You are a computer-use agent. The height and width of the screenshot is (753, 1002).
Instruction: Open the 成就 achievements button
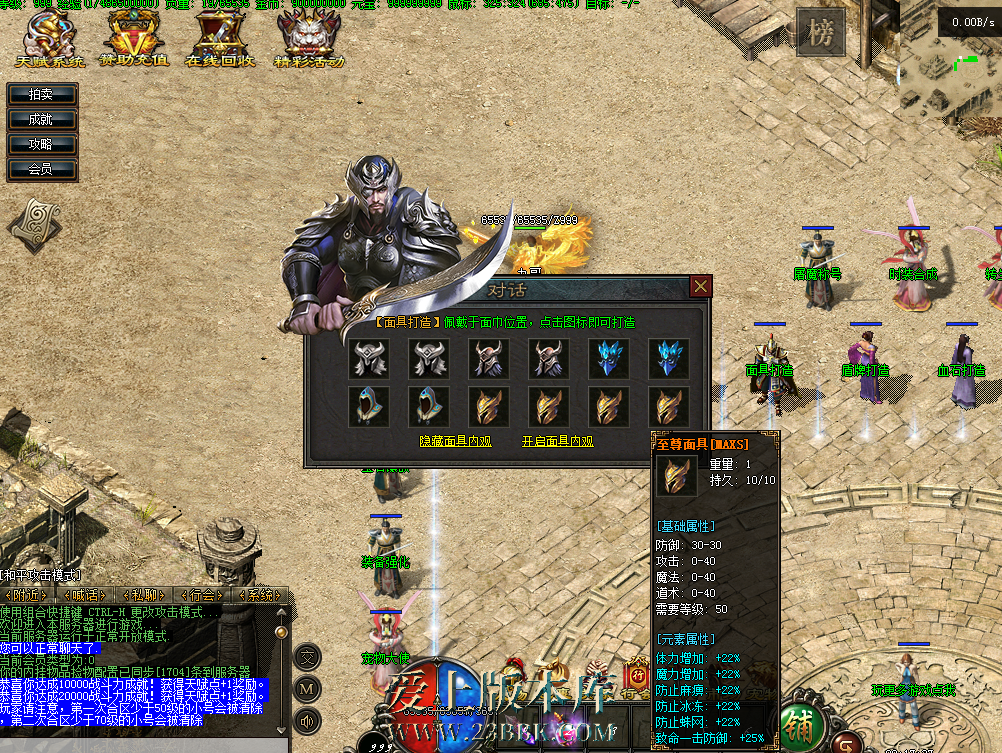click(x=41, y=119)
